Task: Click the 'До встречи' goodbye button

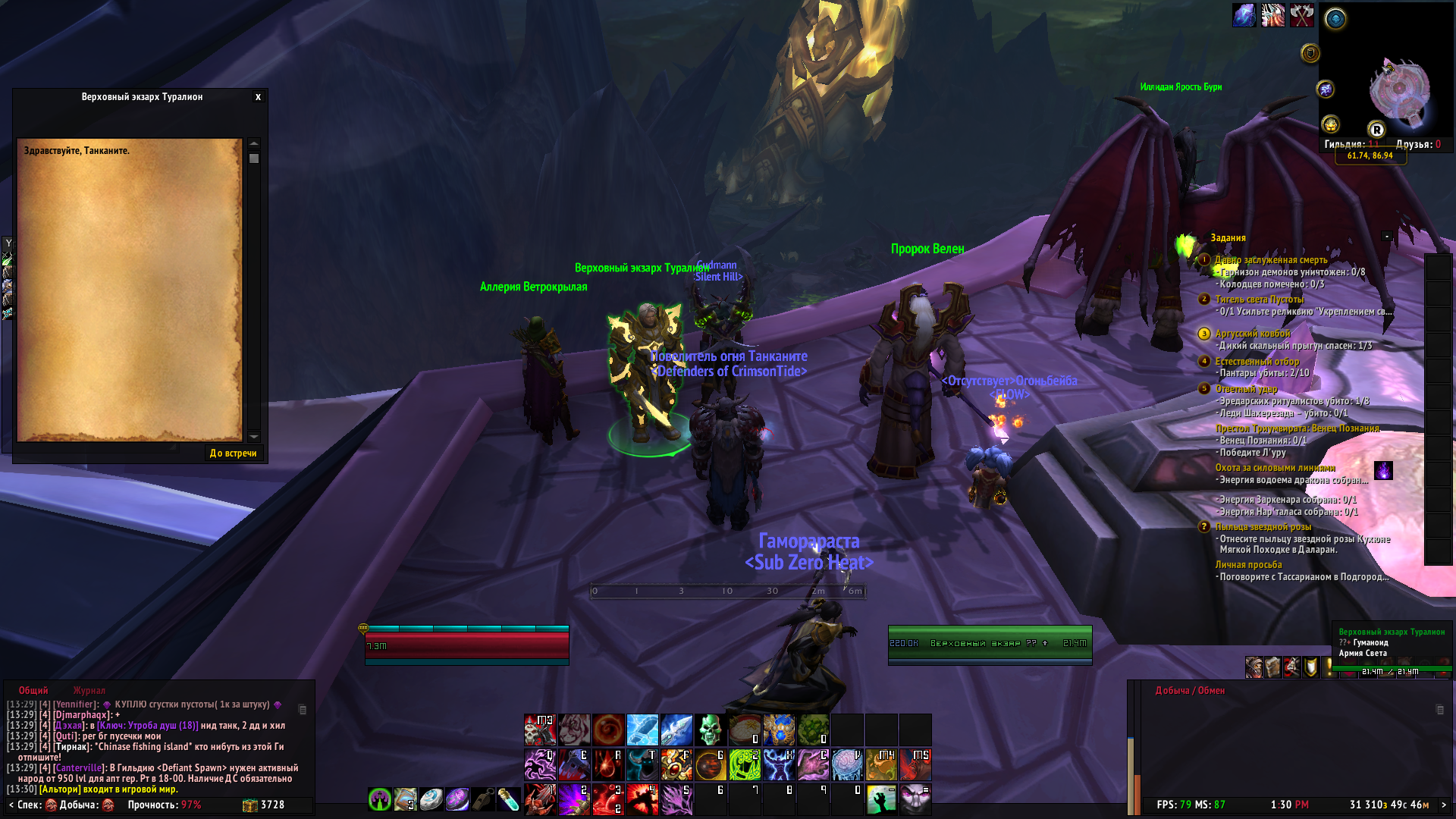Action: click(233, 453)
